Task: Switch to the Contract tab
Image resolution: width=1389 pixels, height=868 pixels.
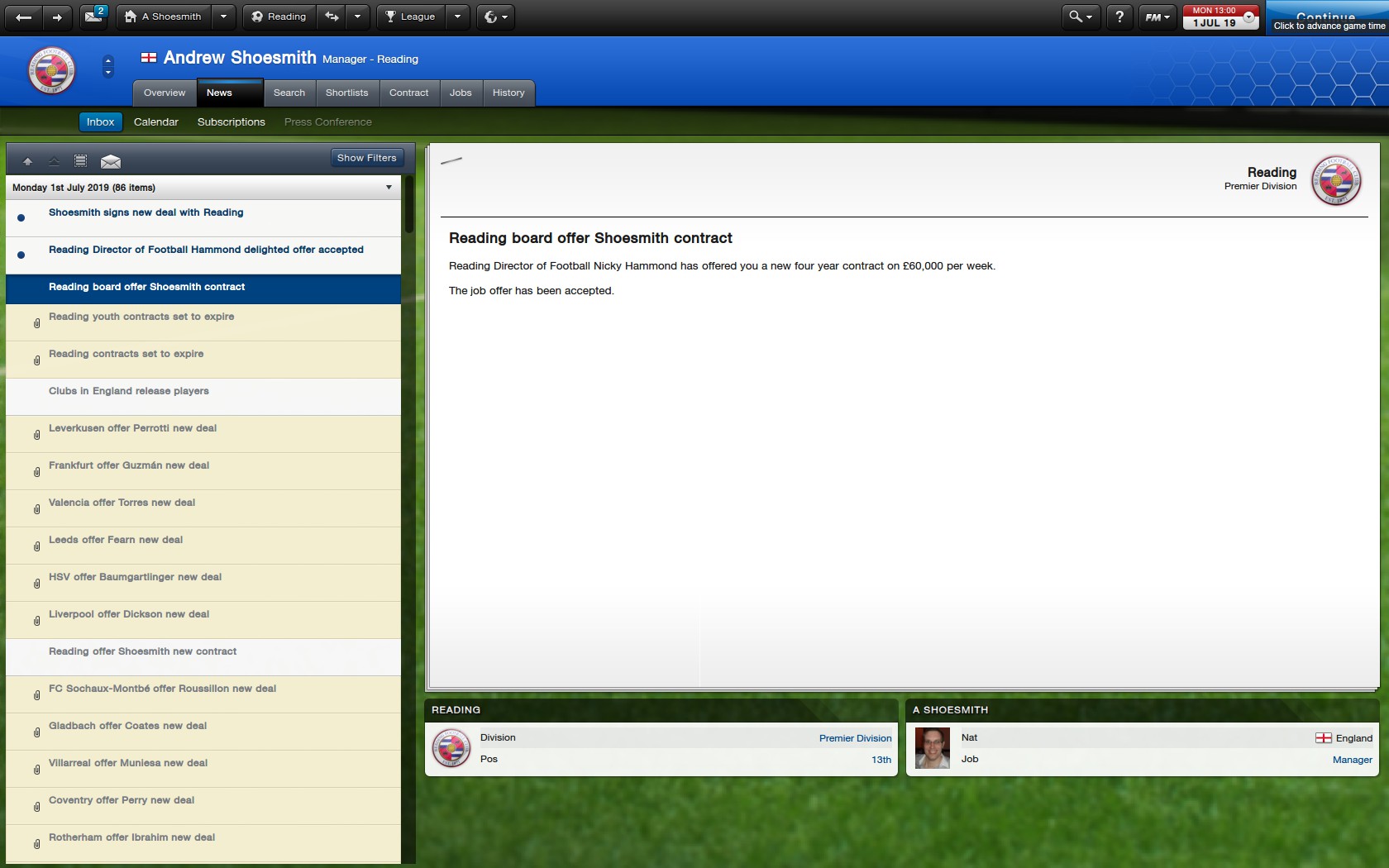Action: pos(408,93)
